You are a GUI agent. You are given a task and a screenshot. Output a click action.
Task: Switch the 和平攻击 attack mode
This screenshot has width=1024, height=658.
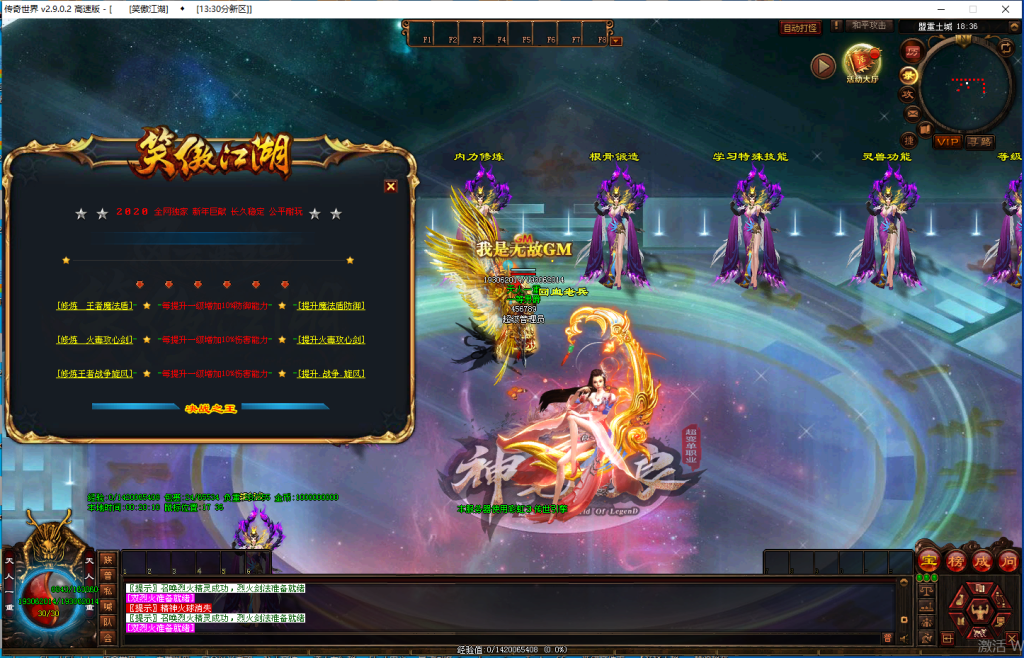pos(868,26)
